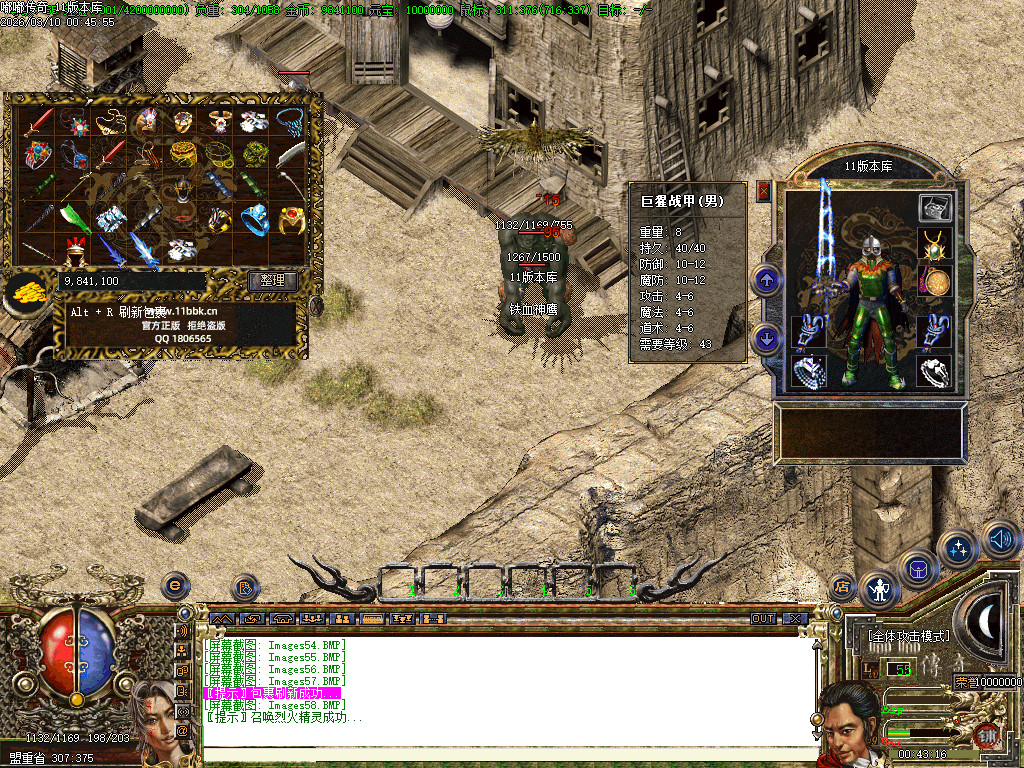The height and width of the screenshot is (768, 1024).
Task: Click the gold coin pile icon
Action: point(25,290)
